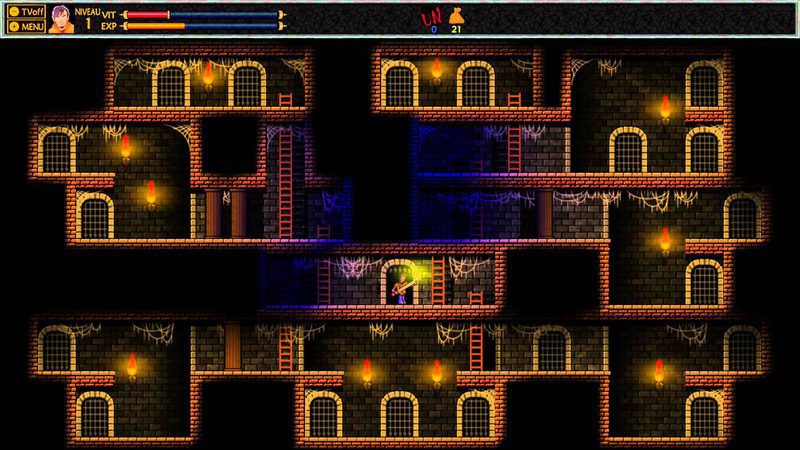Viewport: 800px width, 450px height.
Task: Open the MENU button
Action: click(26, 26)
